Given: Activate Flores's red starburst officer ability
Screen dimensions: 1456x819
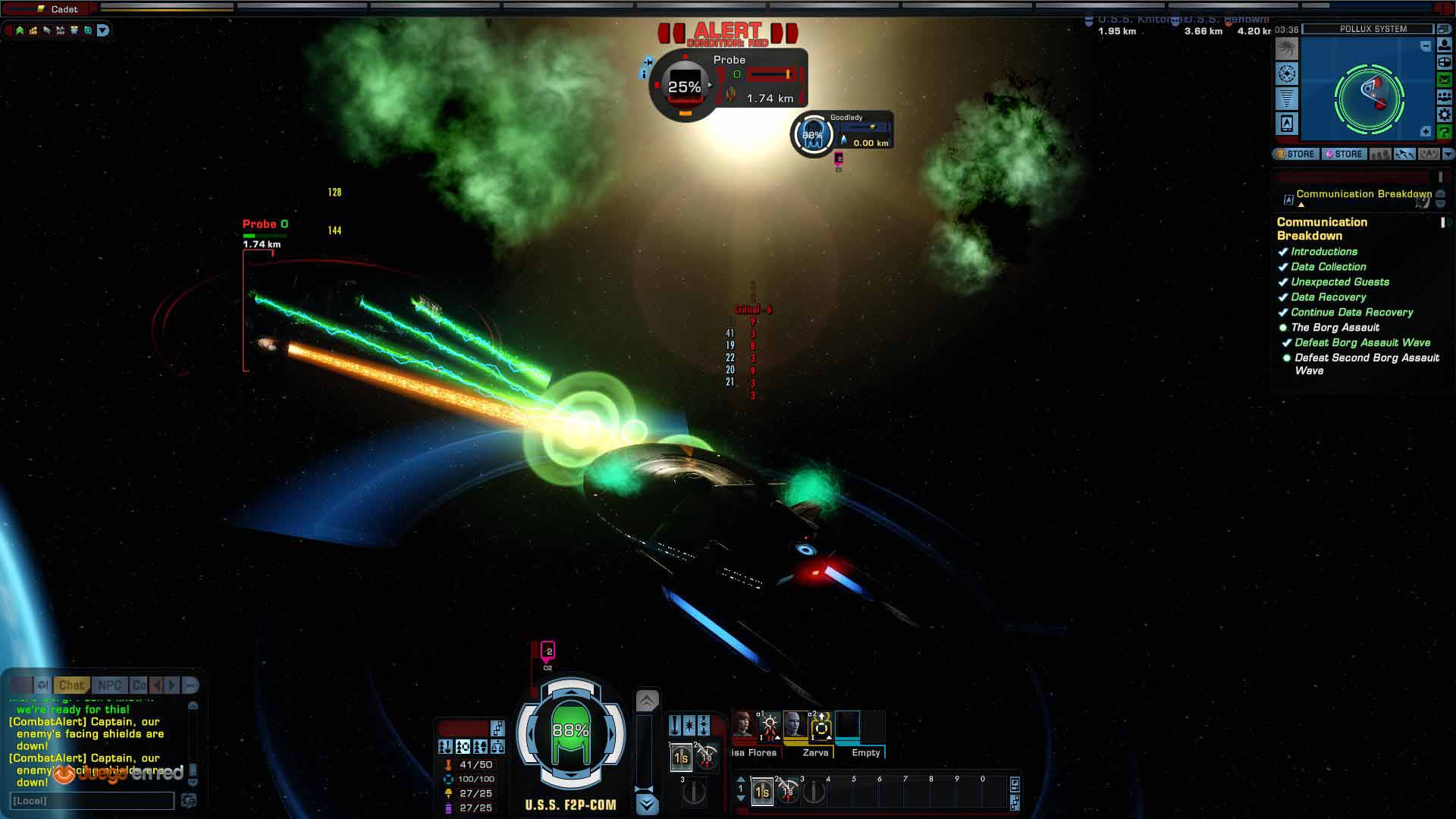Looking at the screenshot, I should 769,726.
